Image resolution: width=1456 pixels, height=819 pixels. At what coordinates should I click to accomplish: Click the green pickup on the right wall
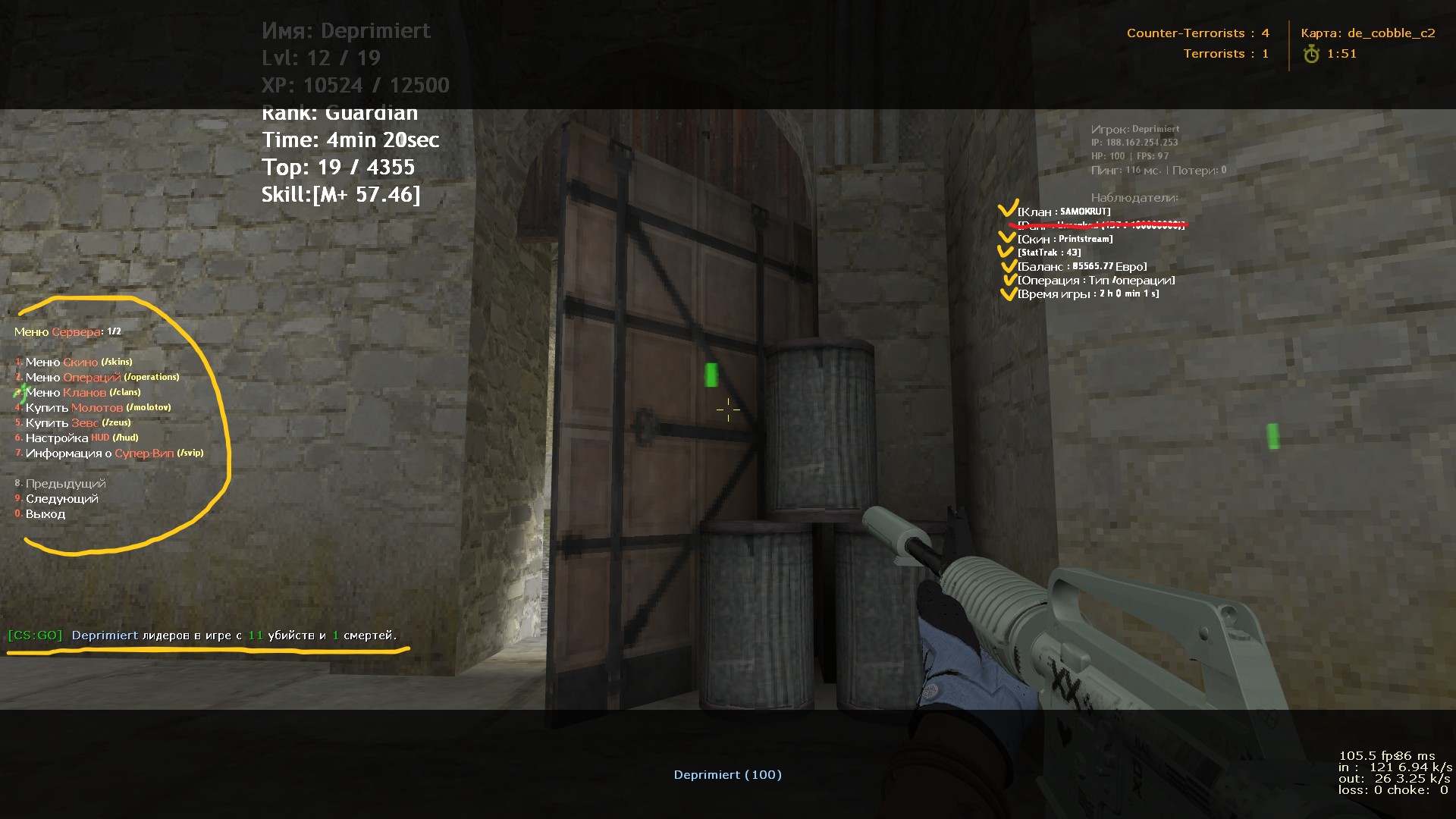1272,436
